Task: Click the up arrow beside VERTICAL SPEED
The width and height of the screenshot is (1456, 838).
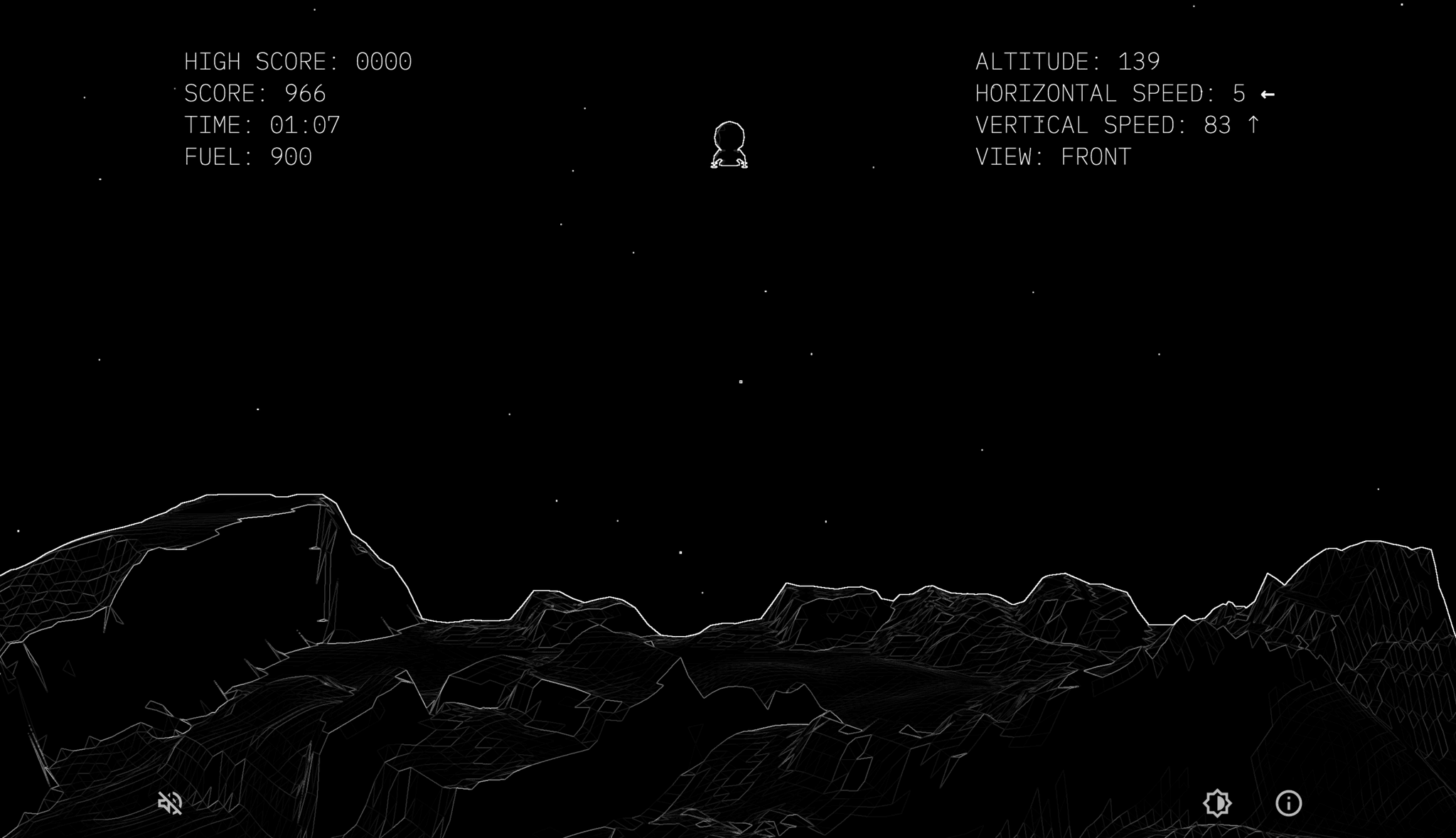Action: click(x=1254, y=125)
